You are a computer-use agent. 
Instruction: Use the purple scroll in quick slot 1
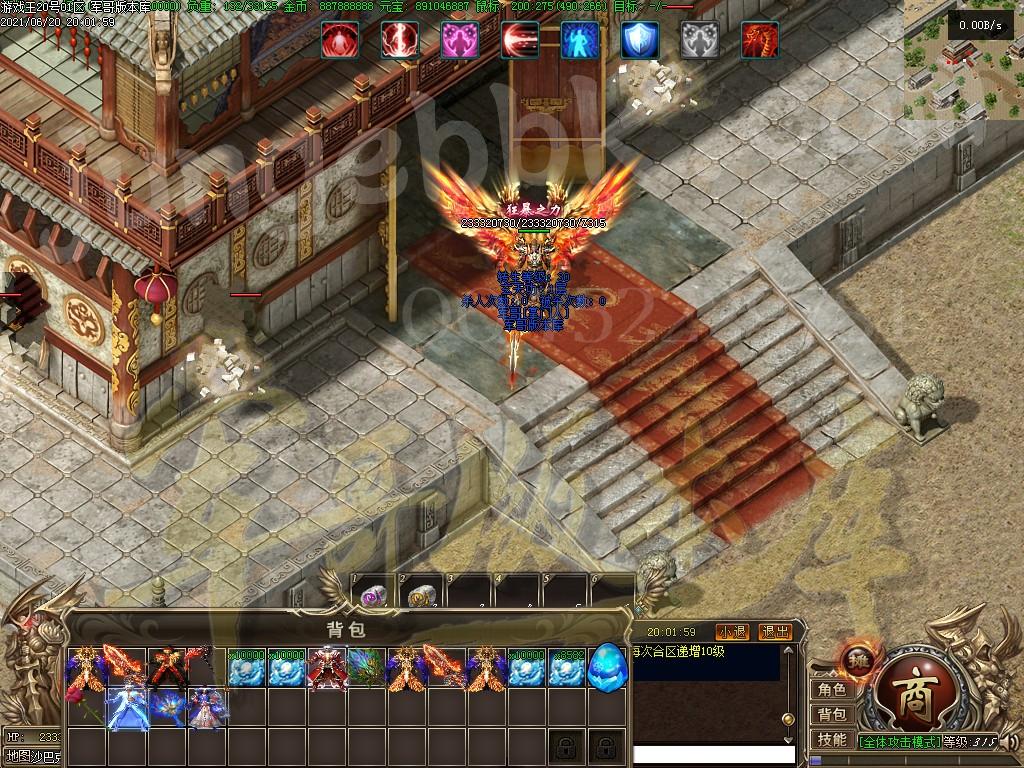point(373,596)
